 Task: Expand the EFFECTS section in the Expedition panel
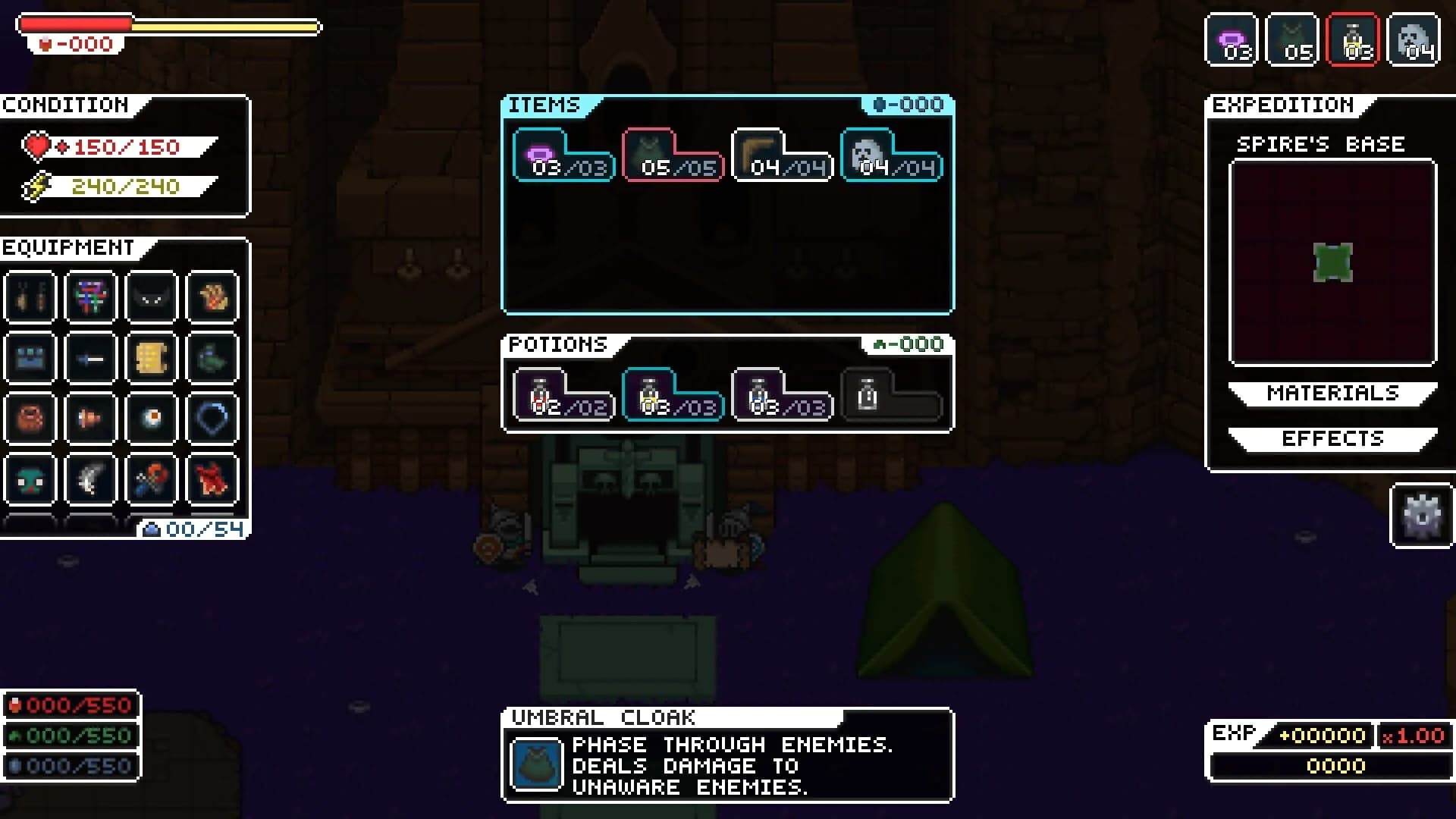point(1332,438)
